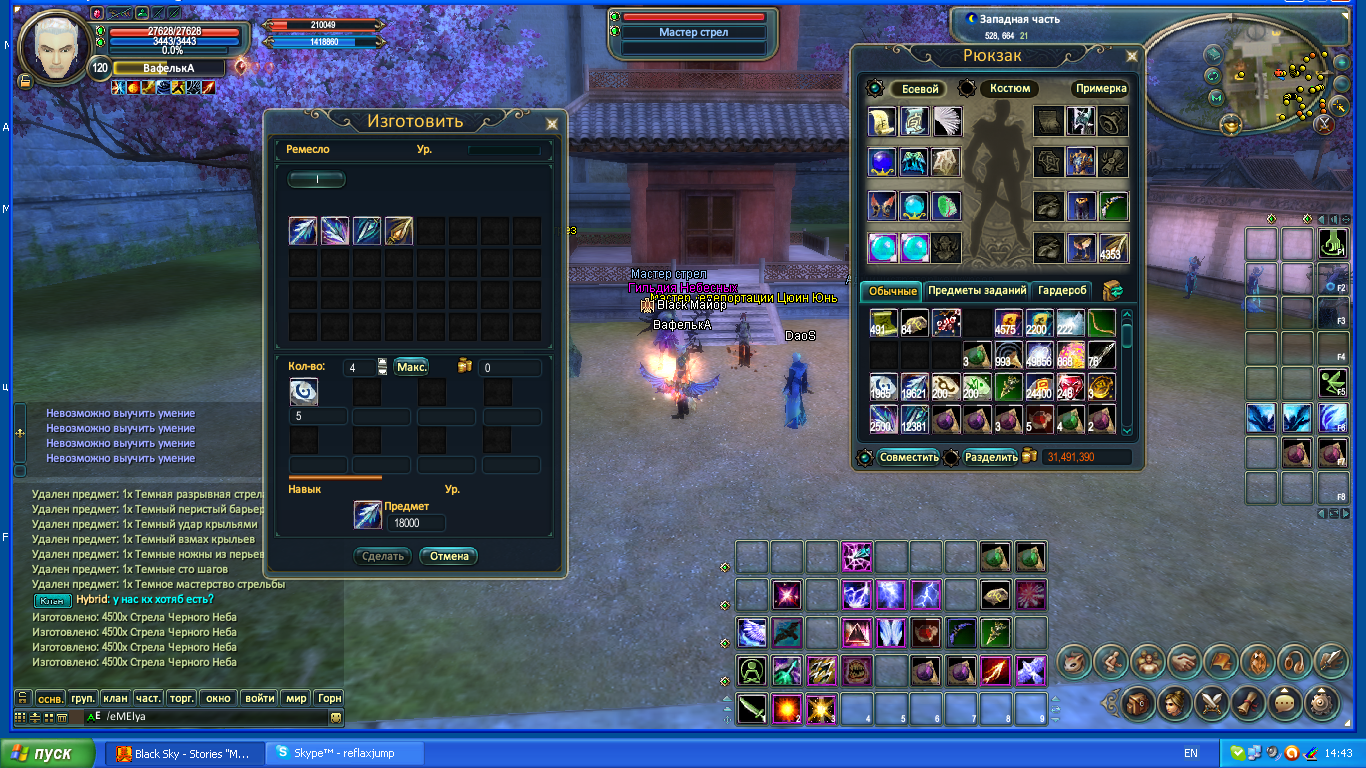1366x768 pixels.
Task: Click the Совместить button in the backpack
Action: 908,457
